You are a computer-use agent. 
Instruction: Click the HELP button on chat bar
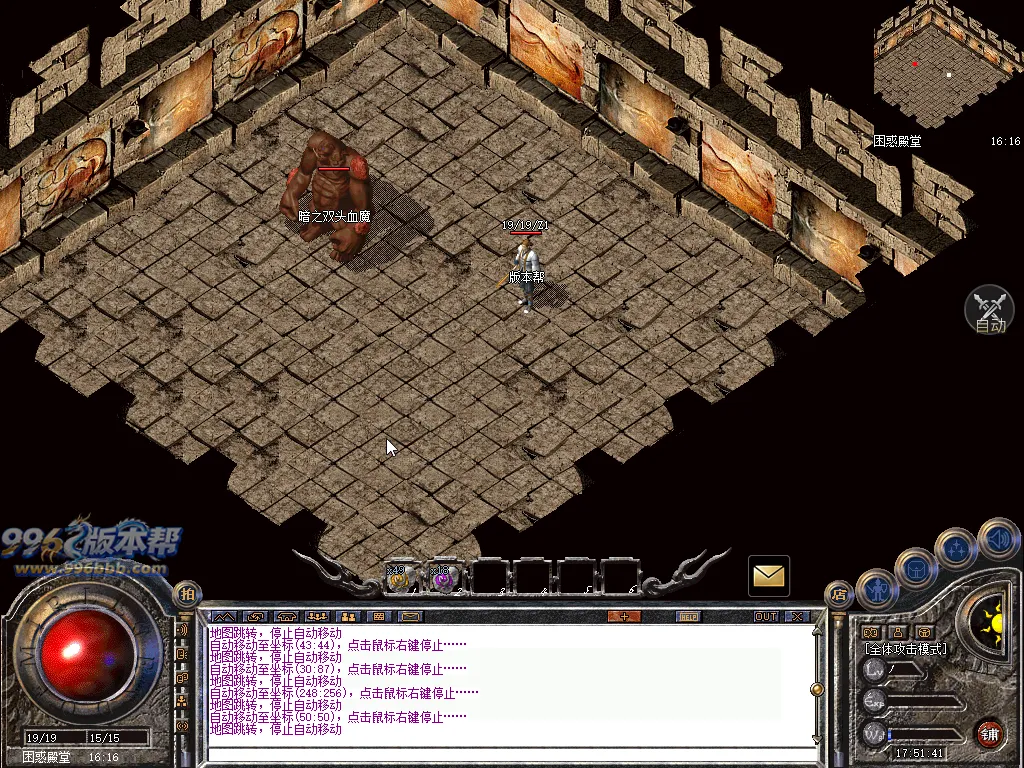click(x=688, y=616)
